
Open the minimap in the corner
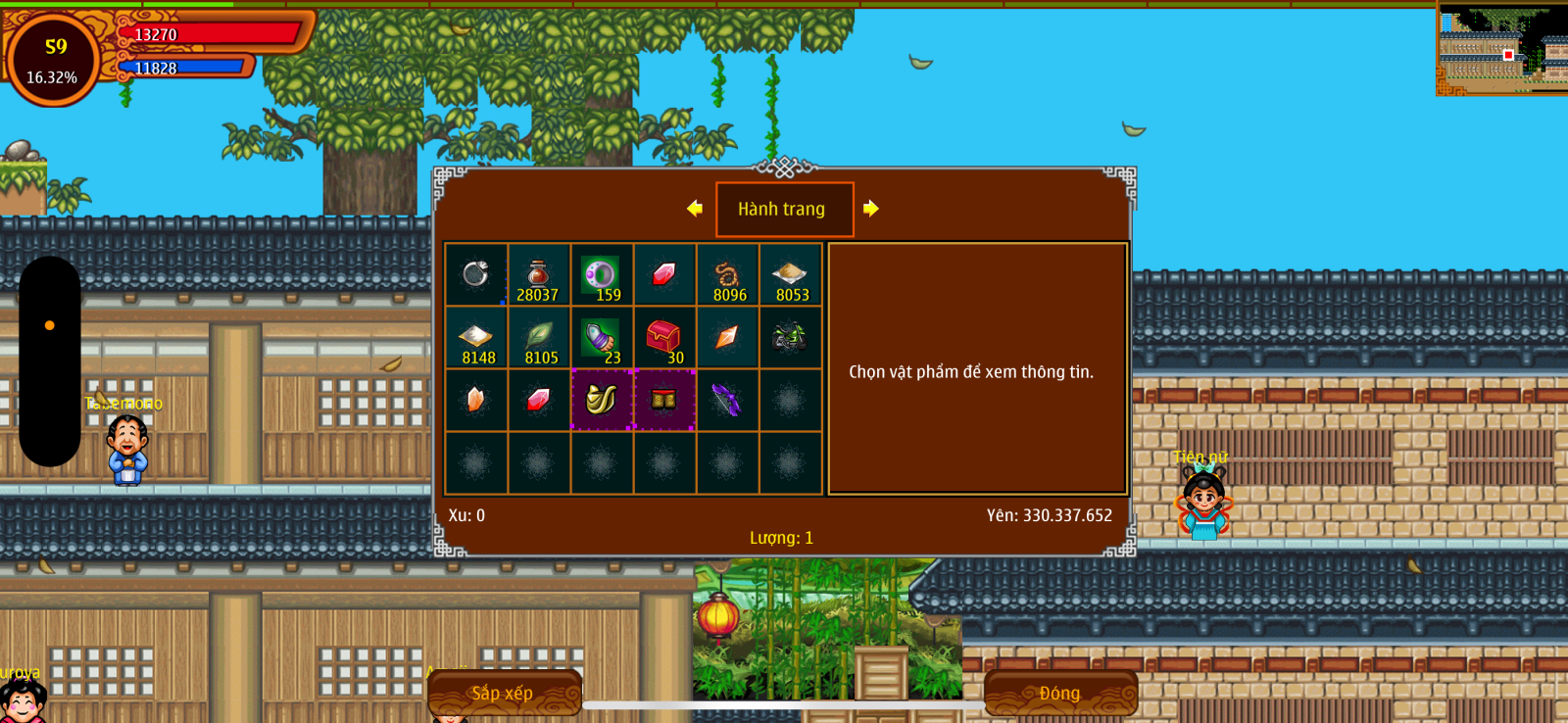pos(1501,49)
